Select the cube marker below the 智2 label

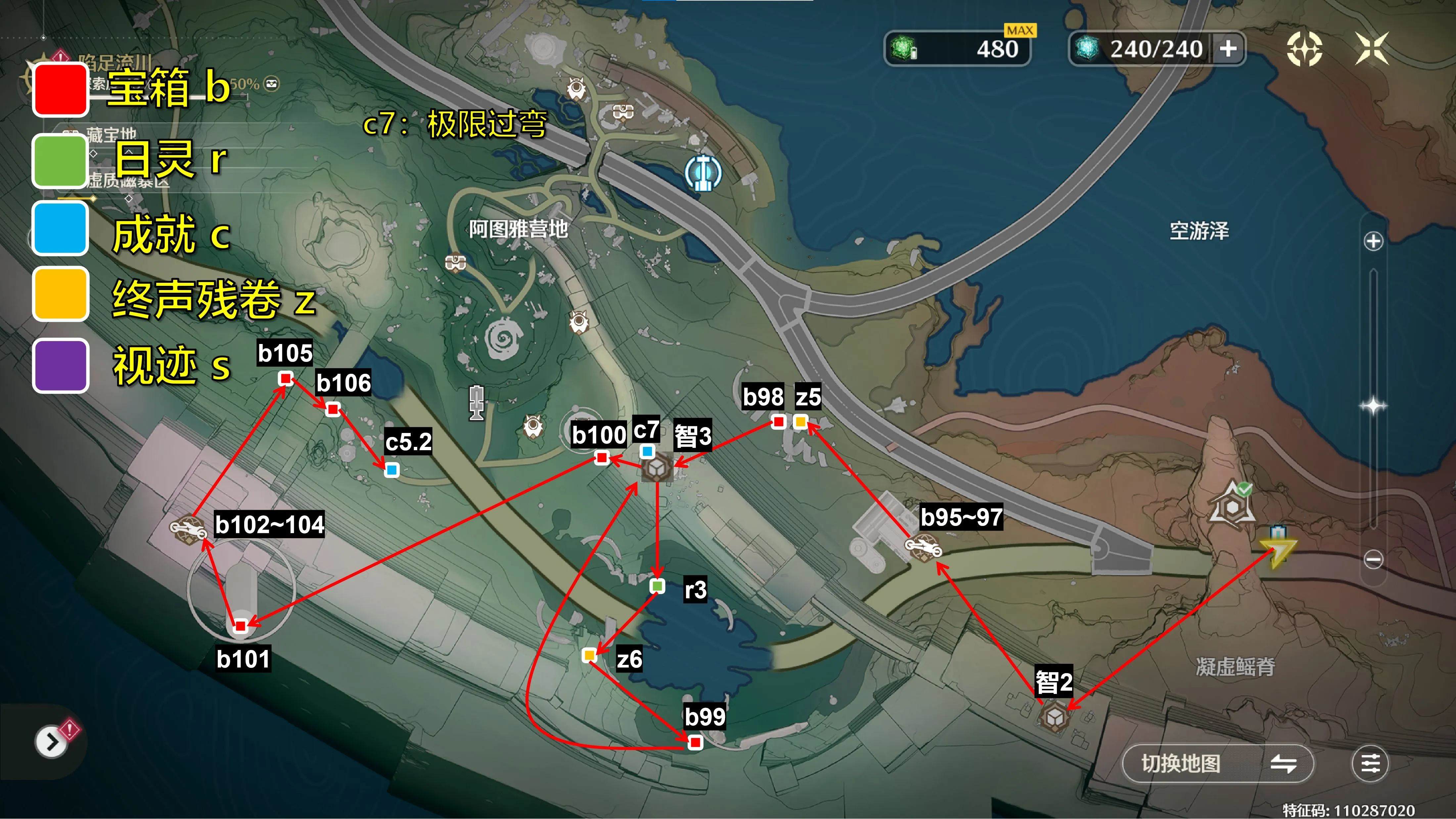coord(1054,717)
